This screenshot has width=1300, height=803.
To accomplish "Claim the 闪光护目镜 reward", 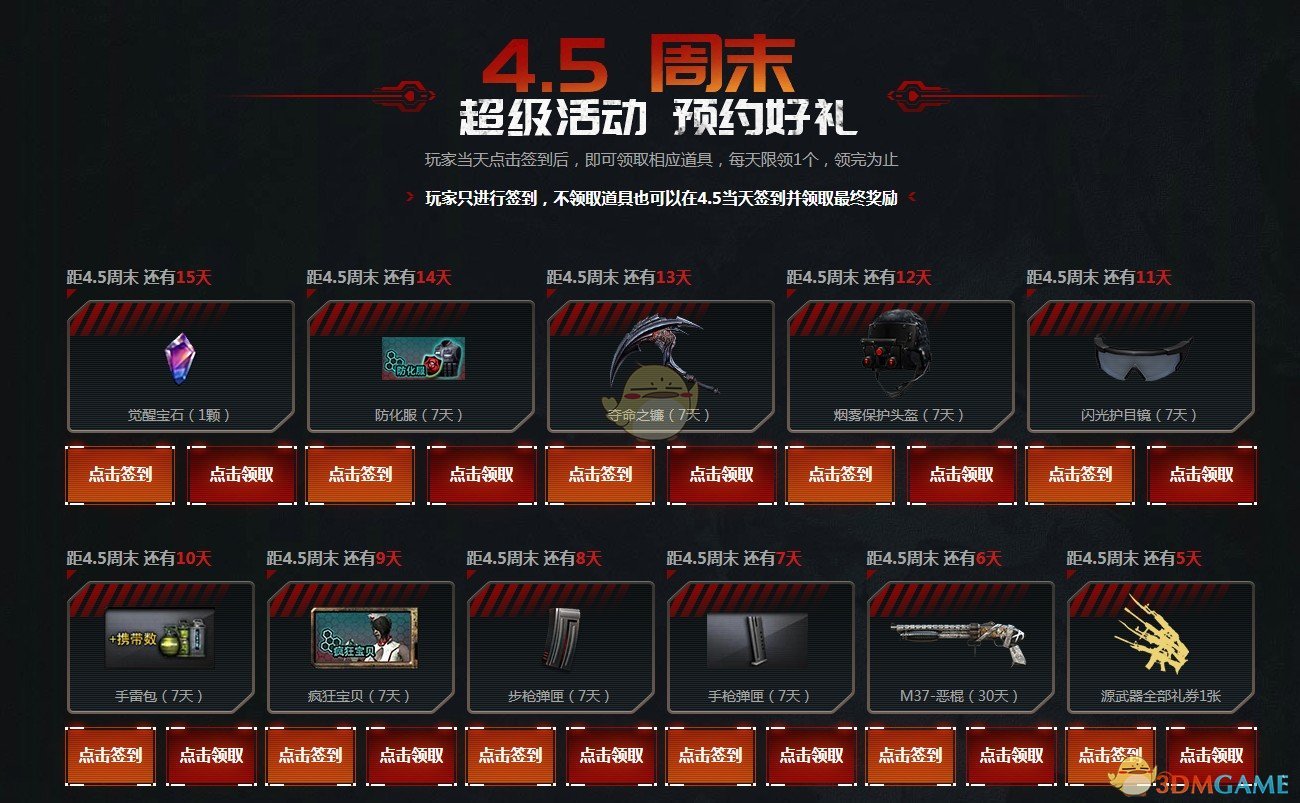I will 1201,475.
